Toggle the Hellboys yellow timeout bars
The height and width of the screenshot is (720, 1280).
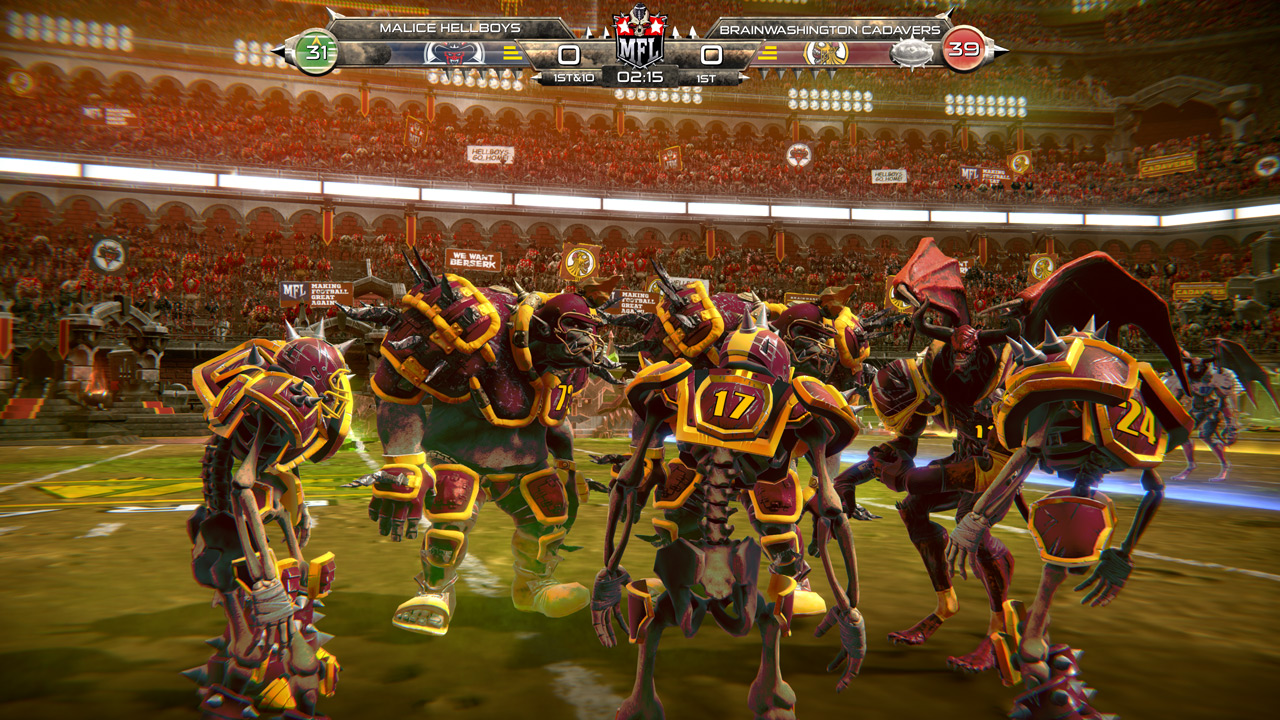[509, 53]
